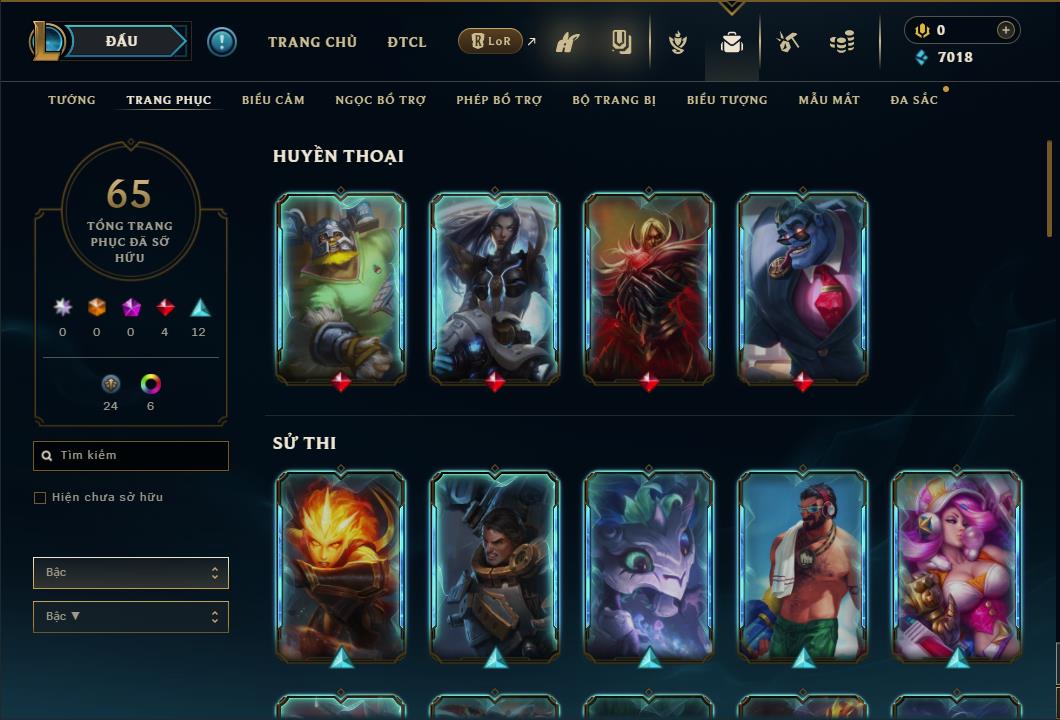1060x720 pixels.
Task: Open the TRANG CHỦ home page
Action: [x=312, y=42]
